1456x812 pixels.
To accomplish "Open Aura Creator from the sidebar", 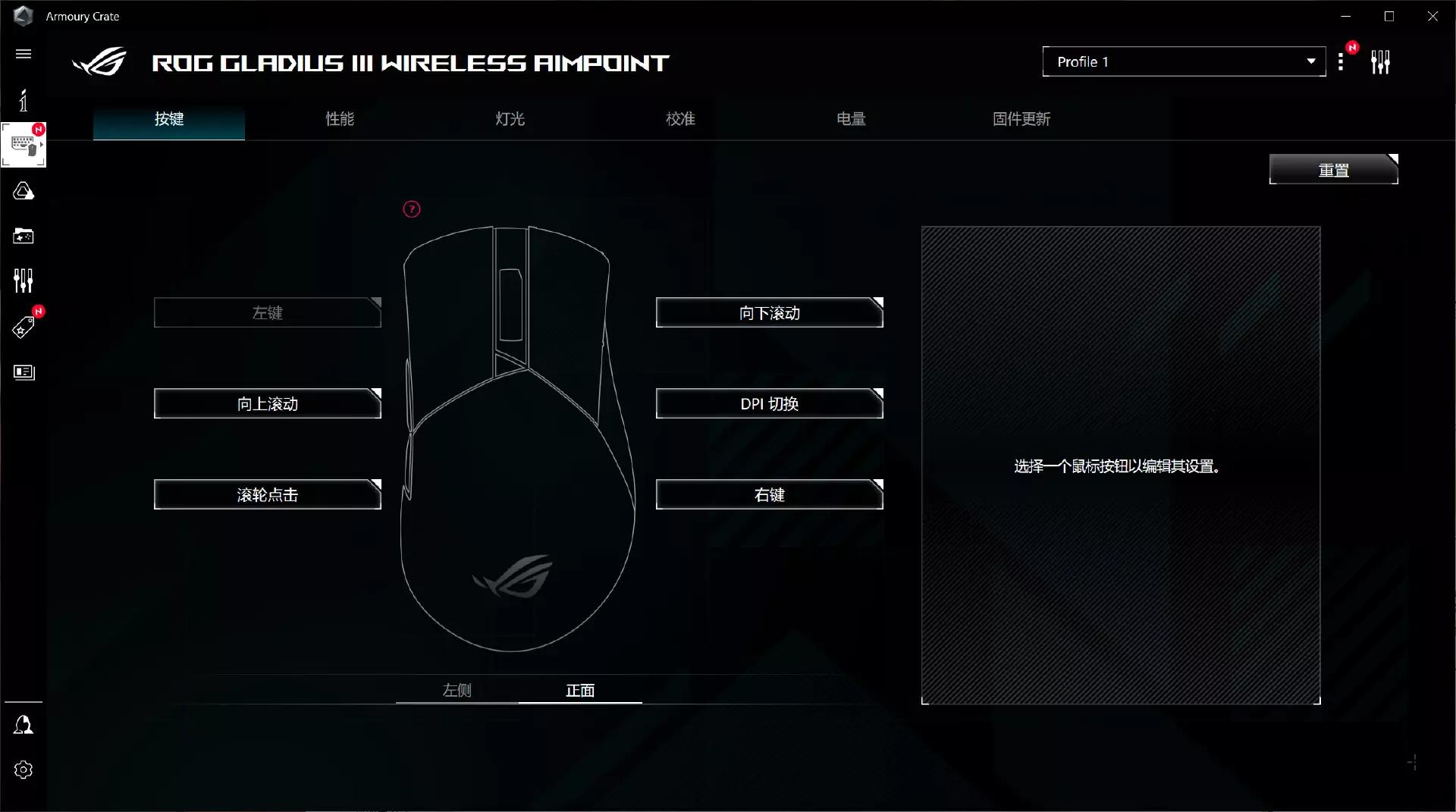I will pyautogui.click(x=24, y=191).
